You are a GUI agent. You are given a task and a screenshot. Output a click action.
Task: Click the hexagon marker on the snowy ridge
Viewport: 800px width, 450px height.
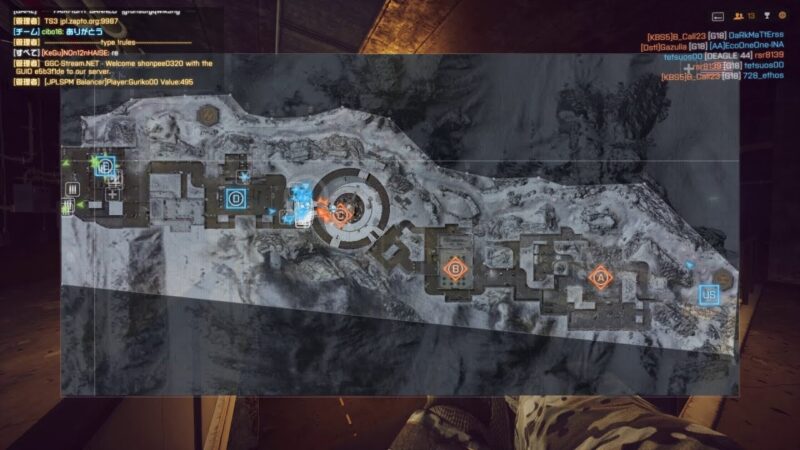[x=209, y=114]
